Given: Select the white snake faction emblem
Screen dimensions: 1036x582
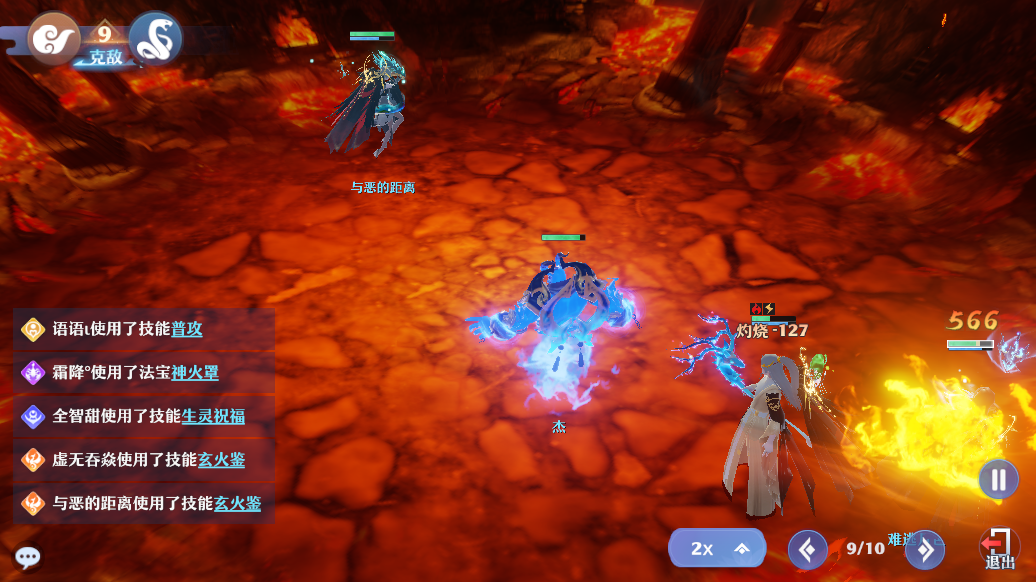Looking at the screenshot, I should click(x=156, y=38).
